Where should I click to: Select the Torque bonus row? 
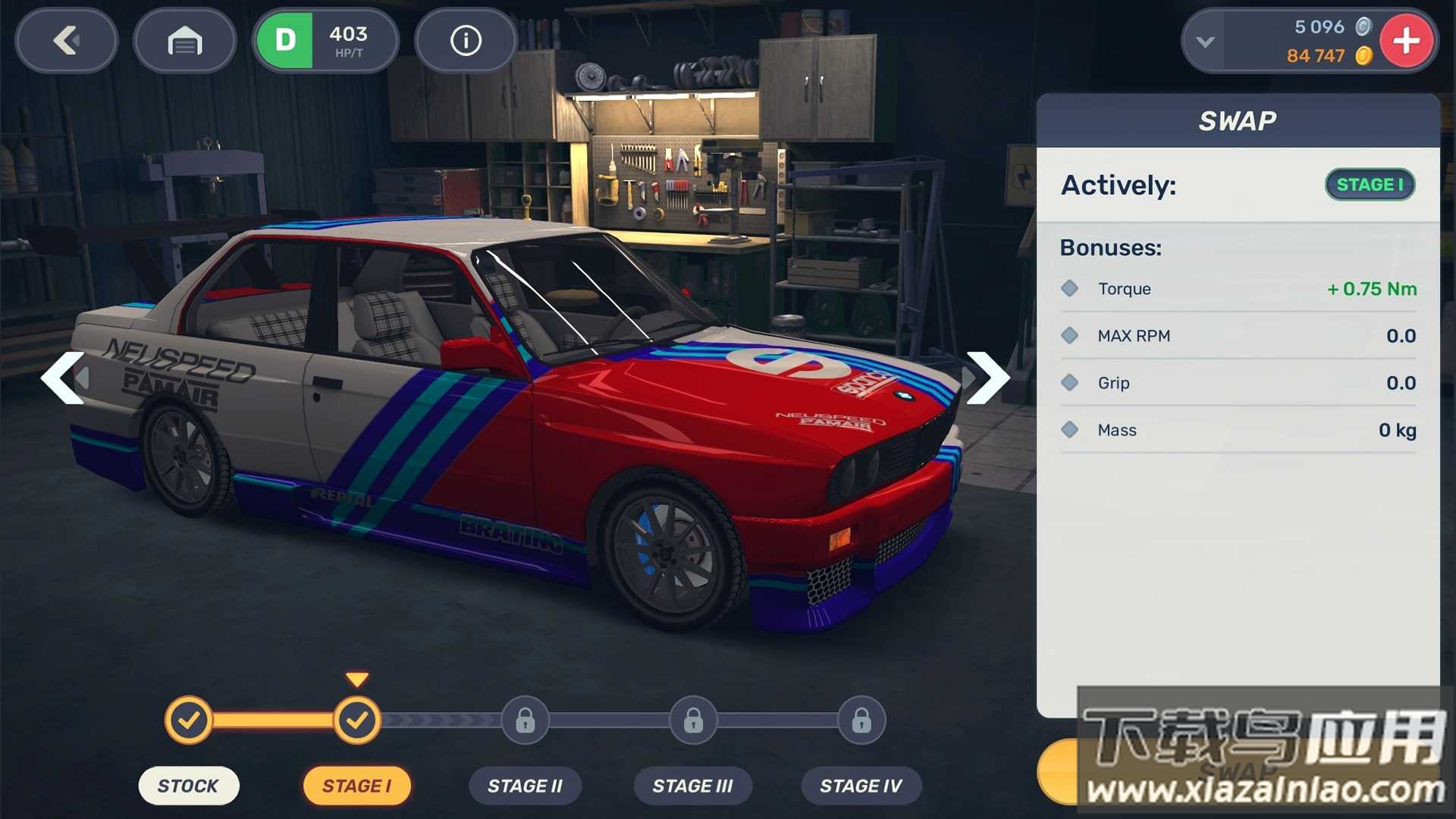(x=1238, y=288)
